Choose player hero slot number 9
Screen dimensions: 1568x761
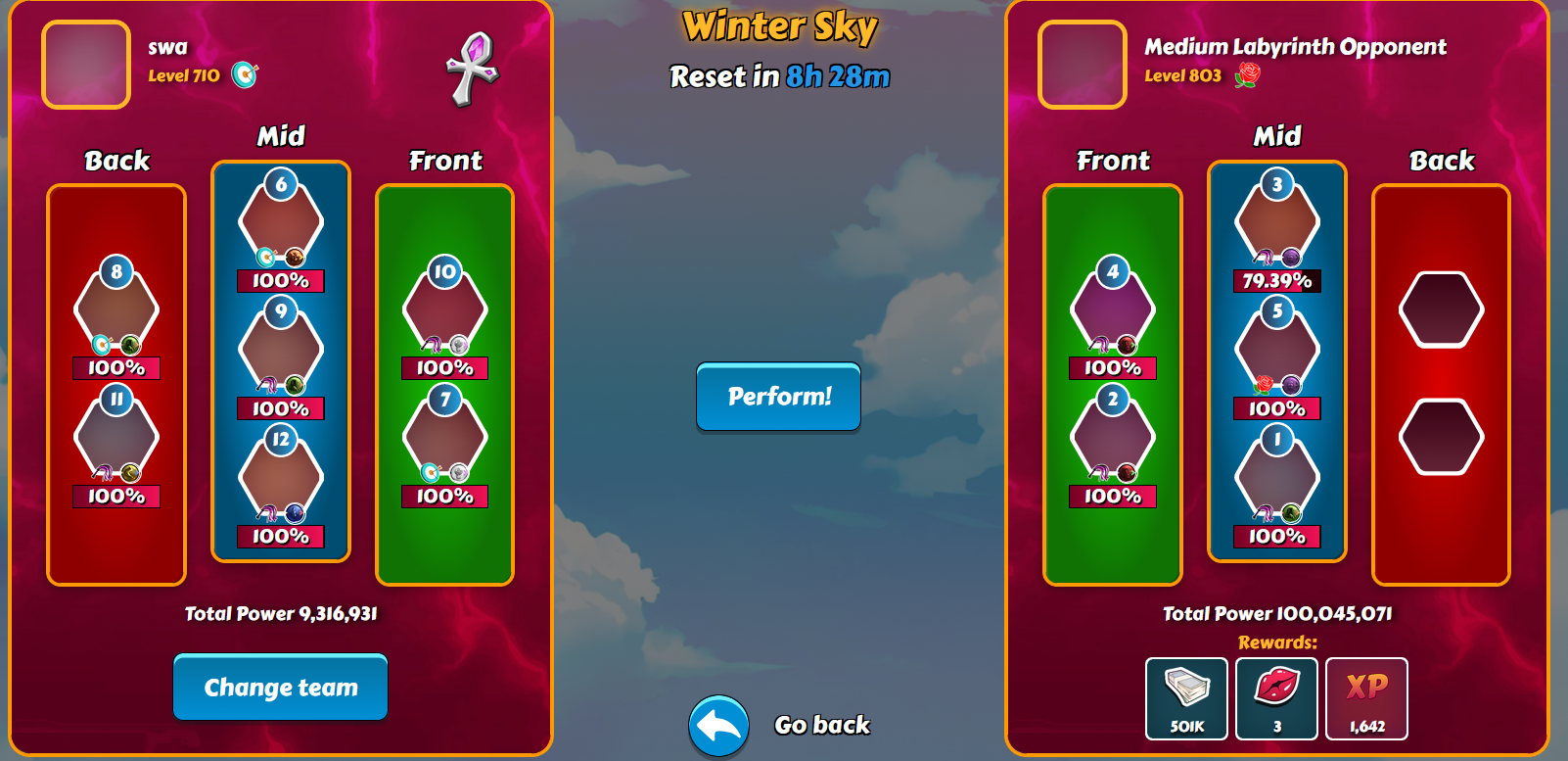pos(281,350)
